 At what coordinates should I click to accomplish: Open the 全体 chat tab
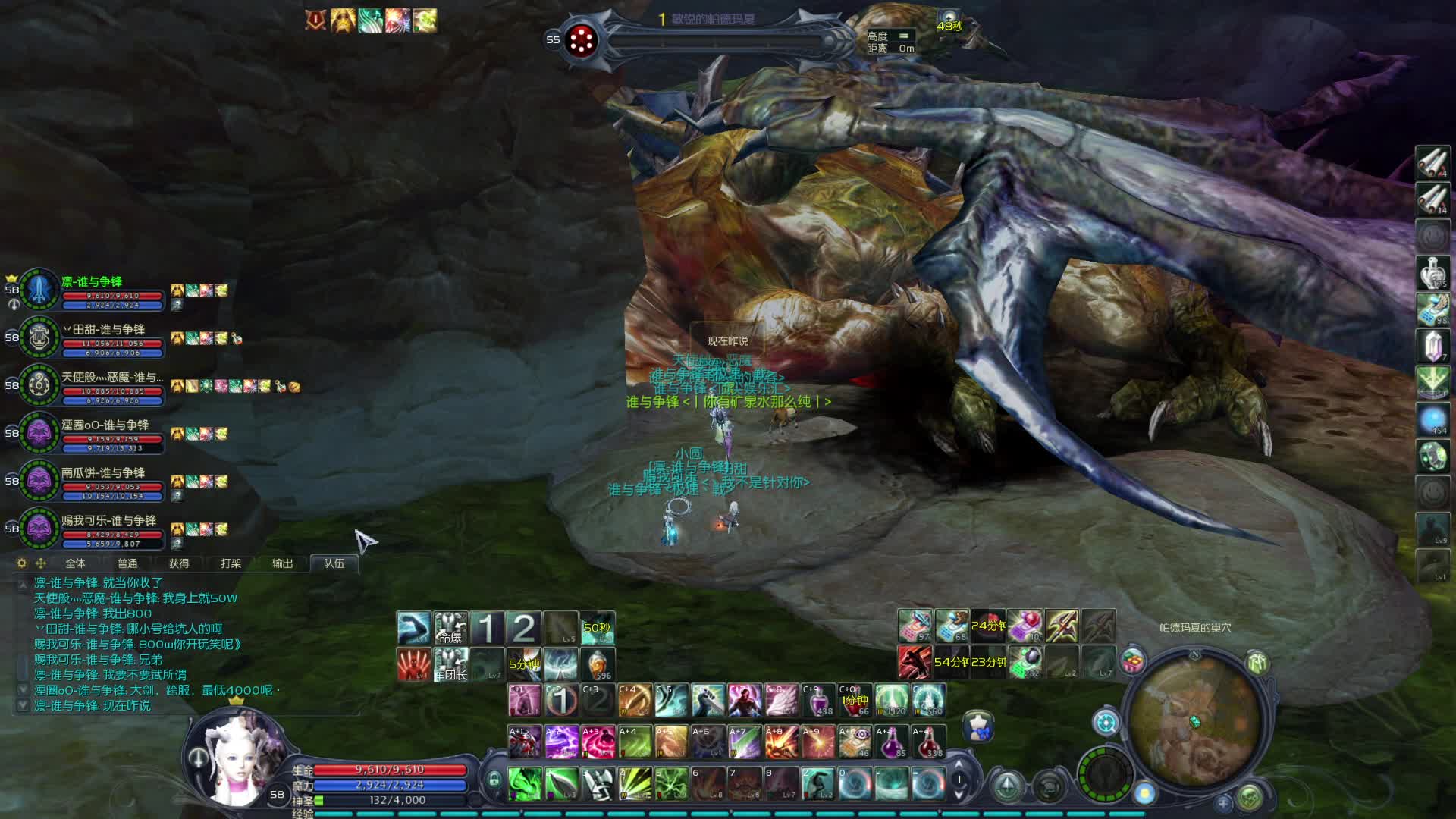coord(75,563)
